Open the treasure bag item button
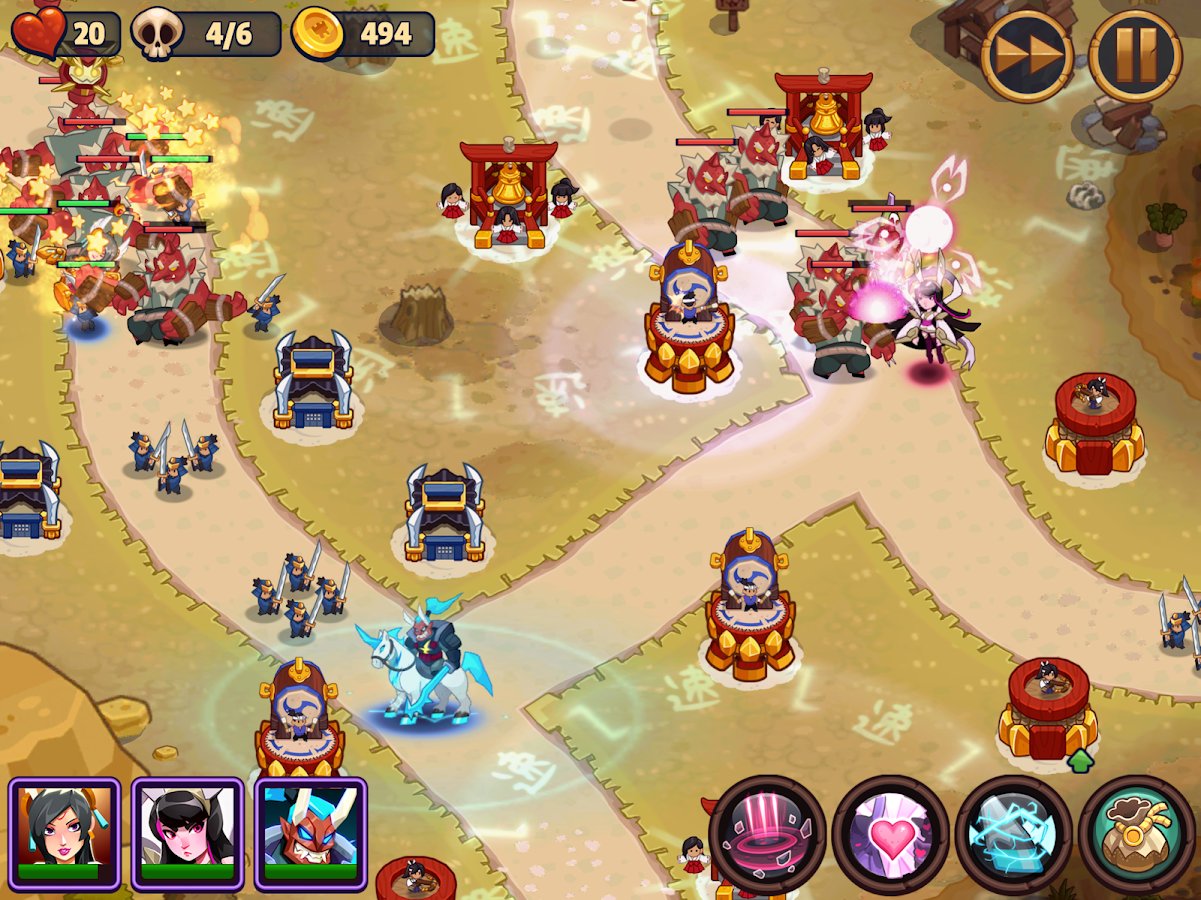1201x900 pixels. [1137, 834]
